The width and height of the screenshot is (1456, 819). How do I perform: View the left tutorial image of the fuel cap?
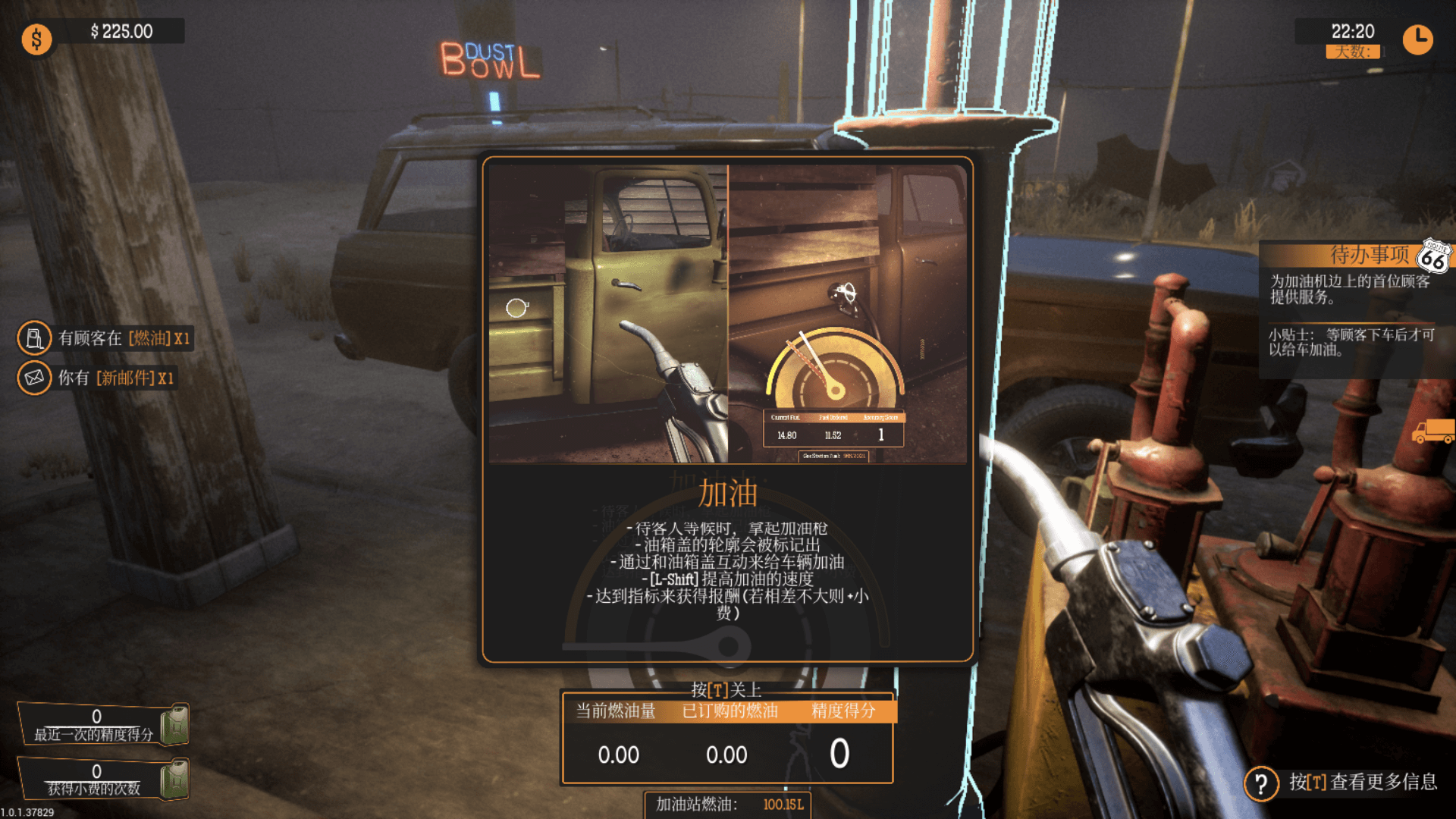pyautogui.click(x=608, y=314)
